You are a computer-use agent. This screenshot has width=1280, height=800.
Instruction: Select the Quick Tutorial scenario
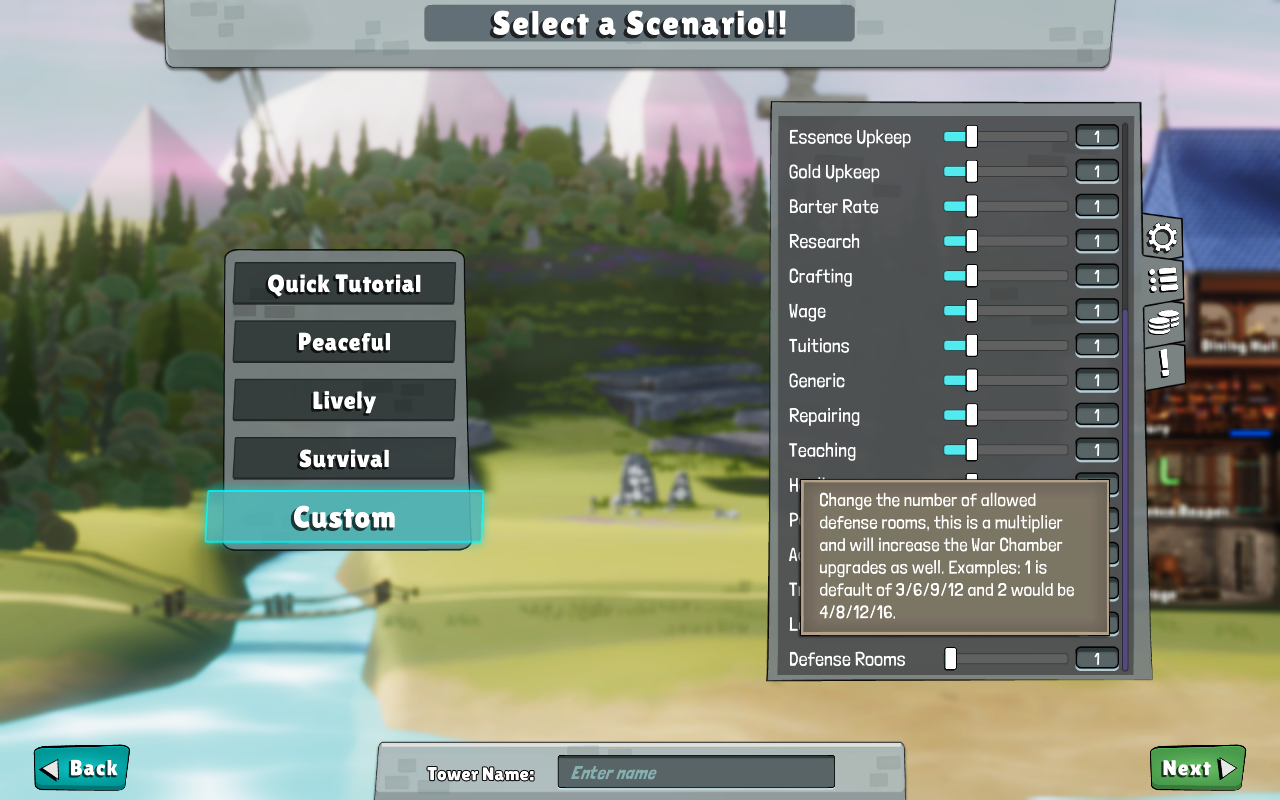point(344,284)
